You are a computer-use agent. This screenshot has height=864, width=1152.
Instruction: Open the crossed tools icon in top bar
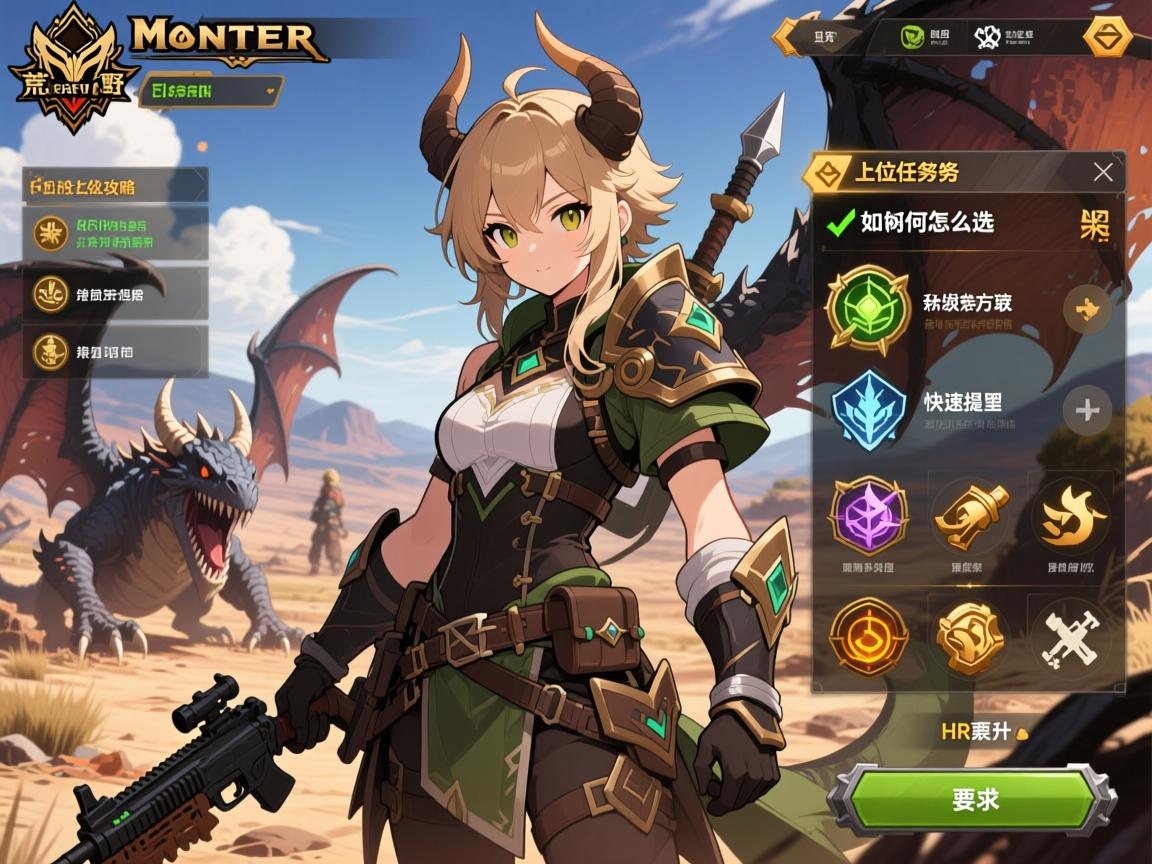[x=988, y=38]
